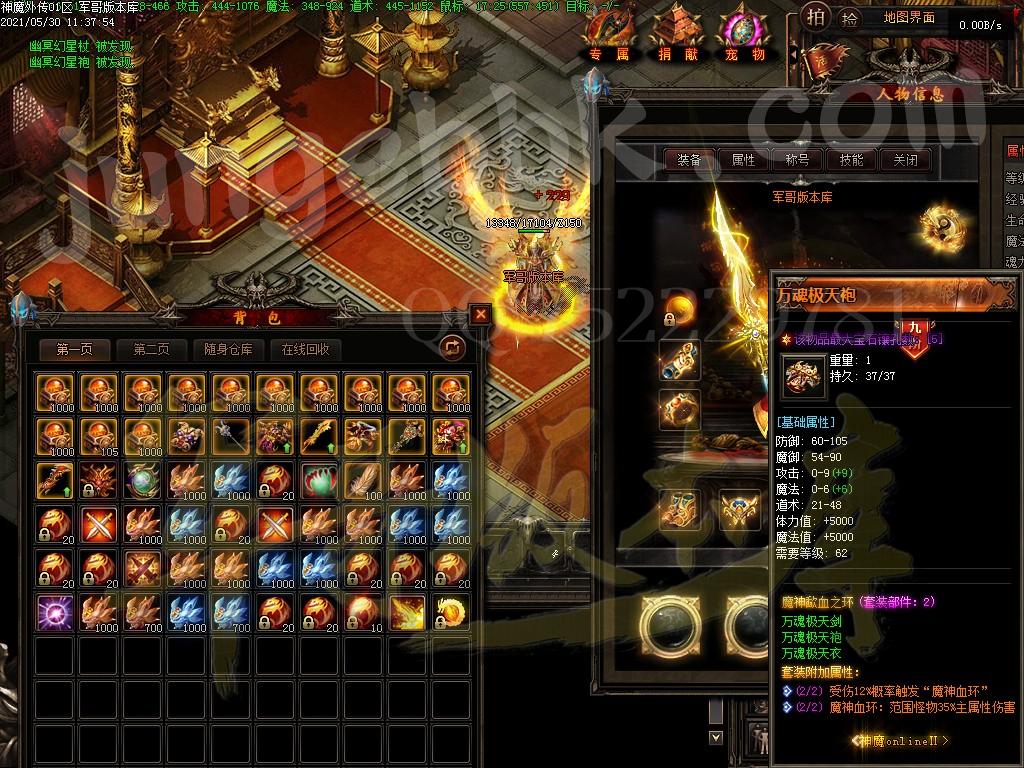Open the 专属 exclusive menu icon

click(609, 35)
